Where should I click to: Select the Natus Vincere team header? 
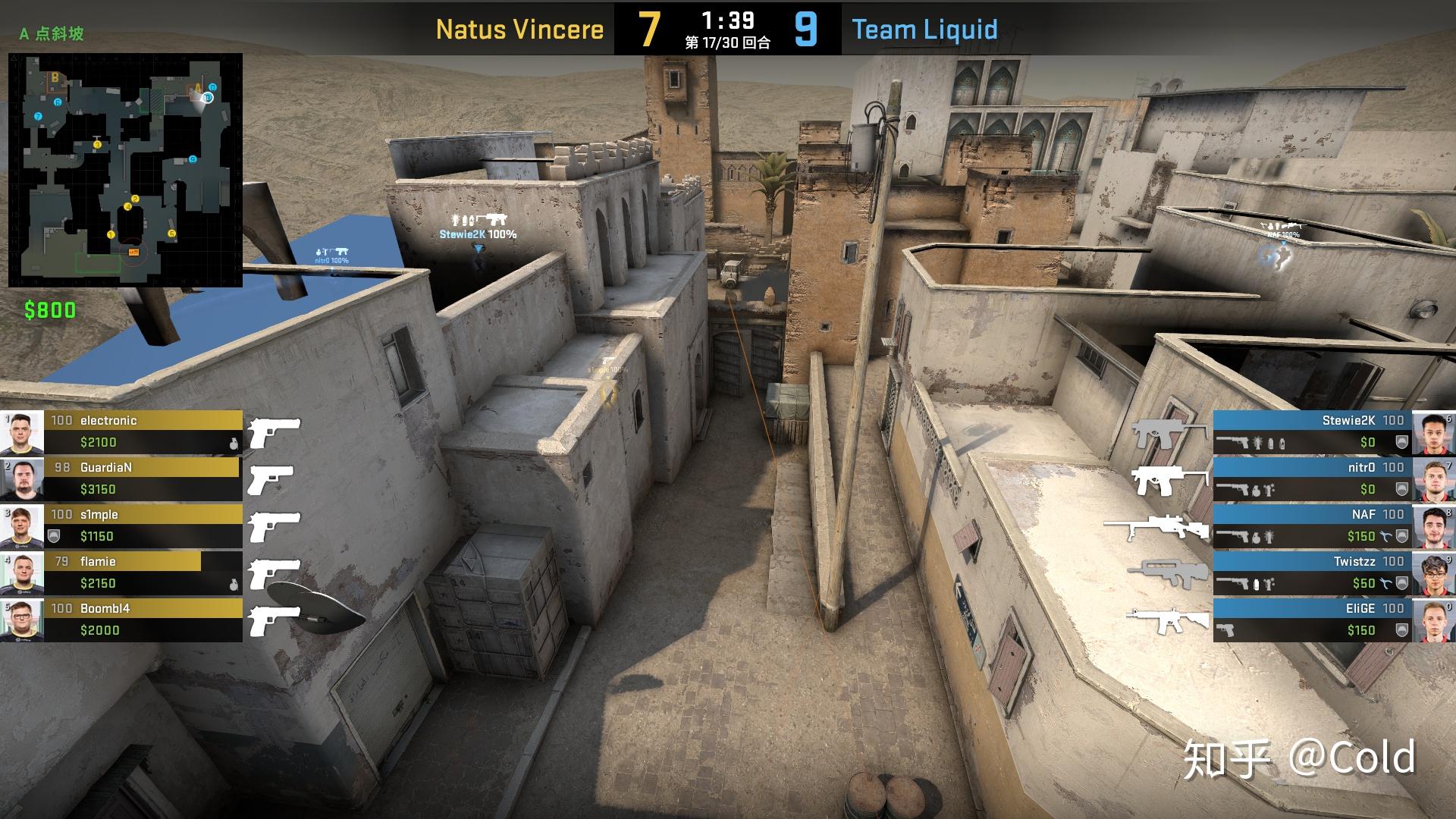[x=519, y=30]
